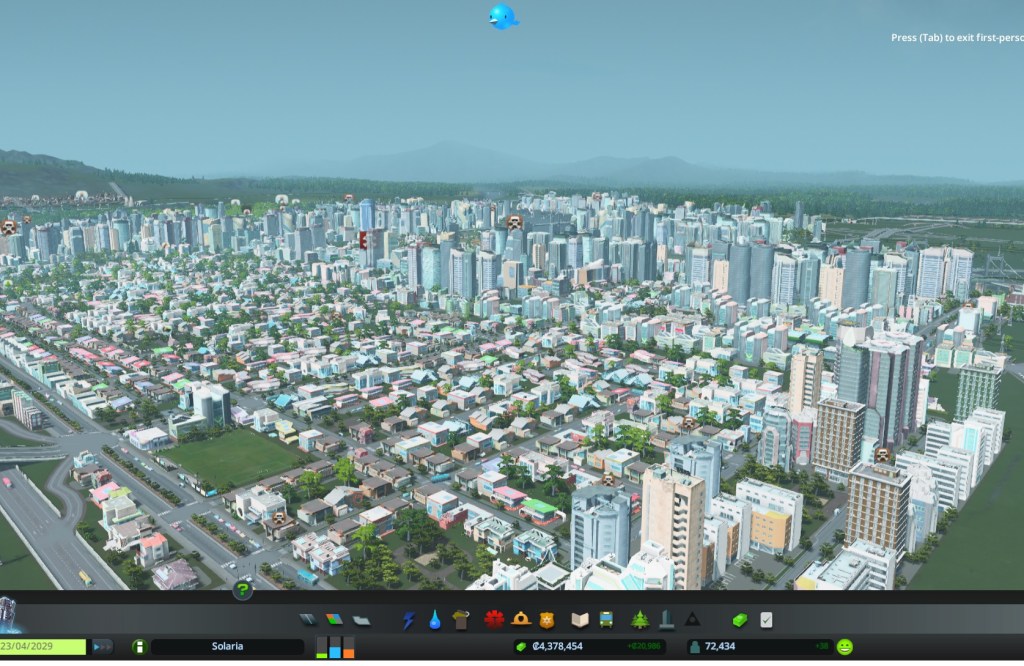Open the Public Transport bus menu

point(606,620)
